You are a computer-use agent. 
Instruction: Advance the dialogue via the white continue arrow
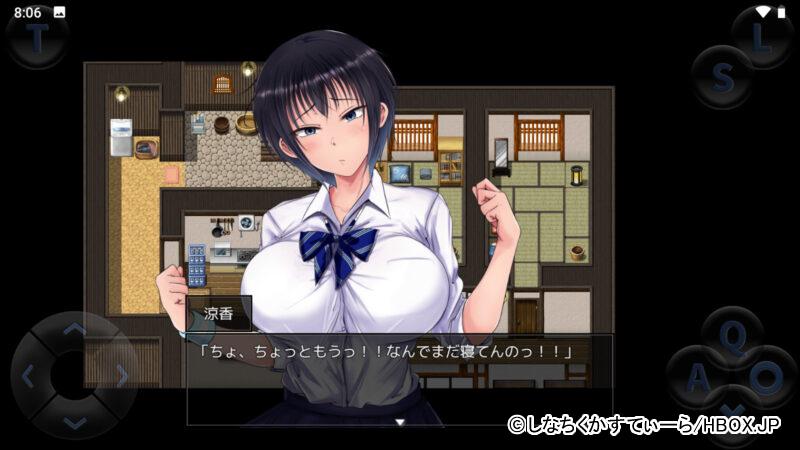(399, 422)
